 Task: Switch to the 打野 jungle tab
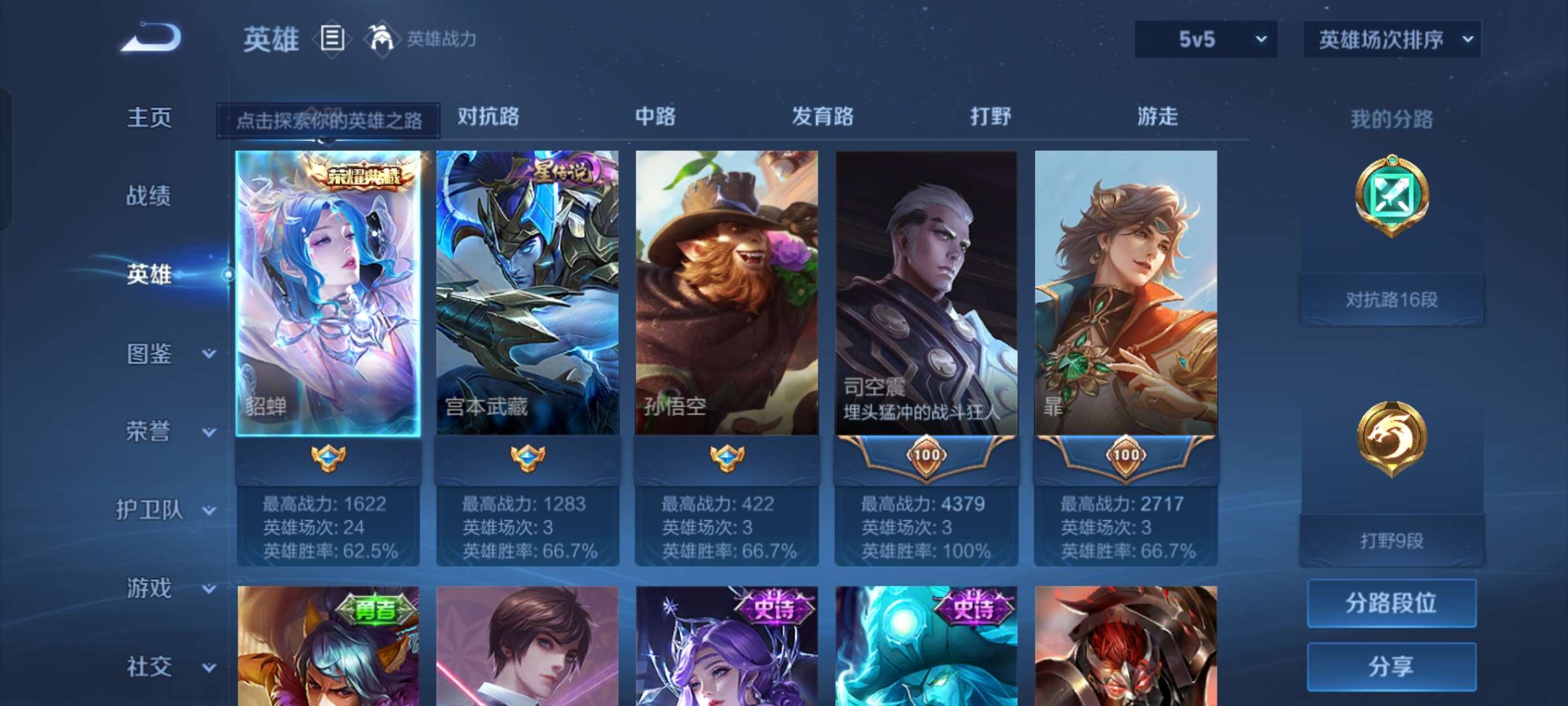pyautogui.click(x=988, y=118)
